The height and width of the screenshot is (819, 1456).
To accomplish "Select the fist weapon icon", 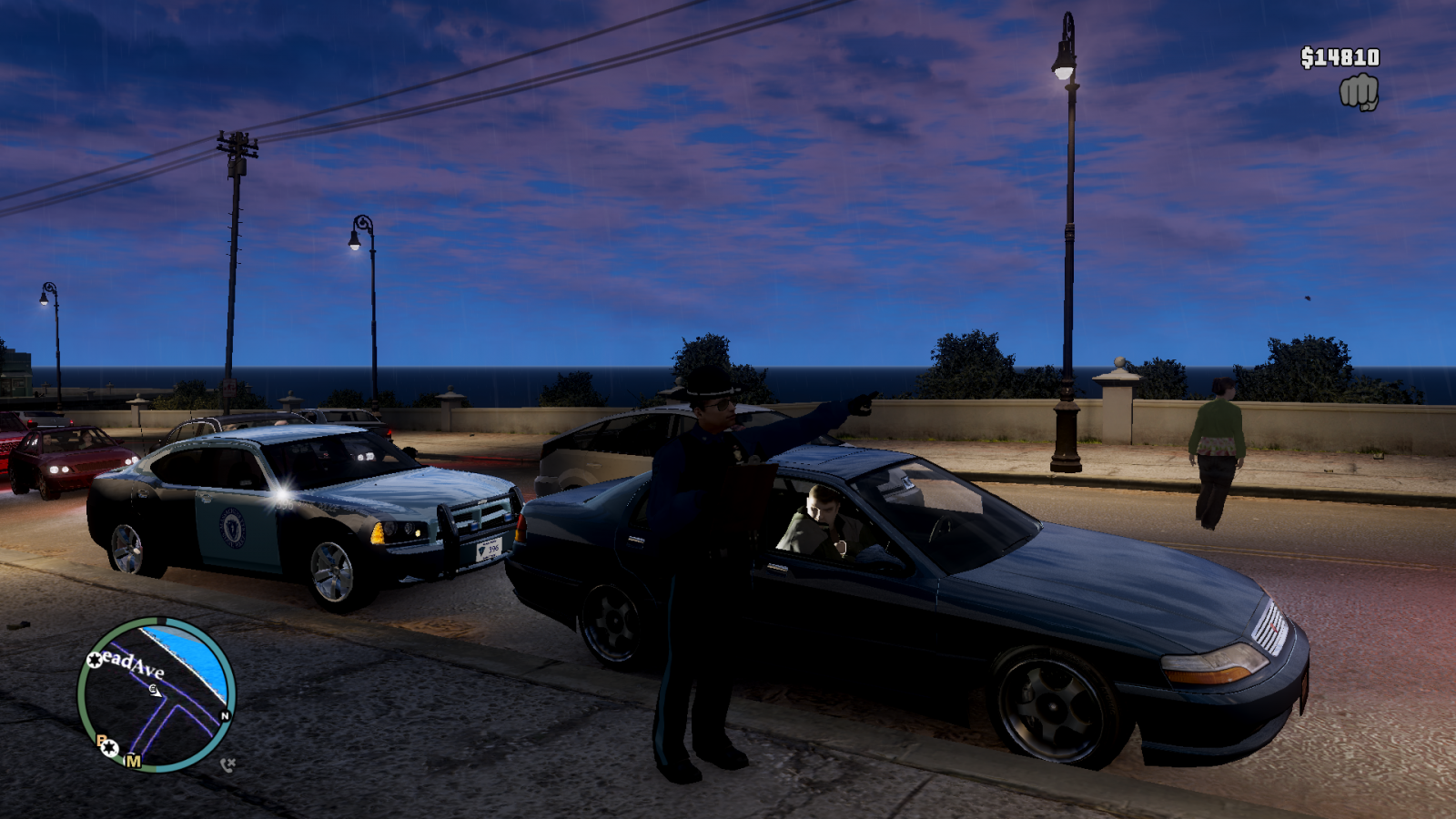I will [x=1359, y=93].
